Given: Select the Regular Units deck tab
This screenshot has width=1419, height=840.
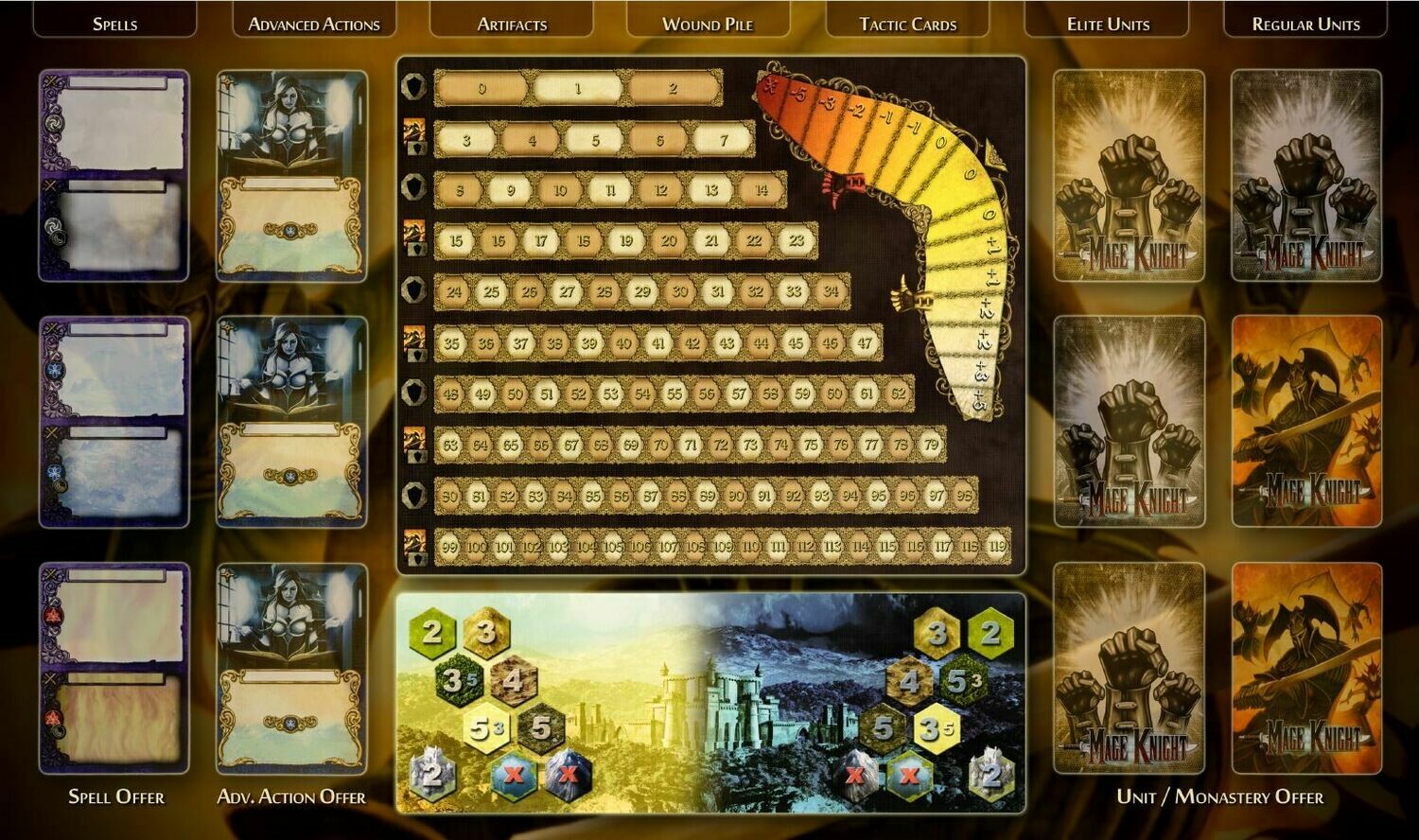Looking at the screenshot, I should [1305, 24].
